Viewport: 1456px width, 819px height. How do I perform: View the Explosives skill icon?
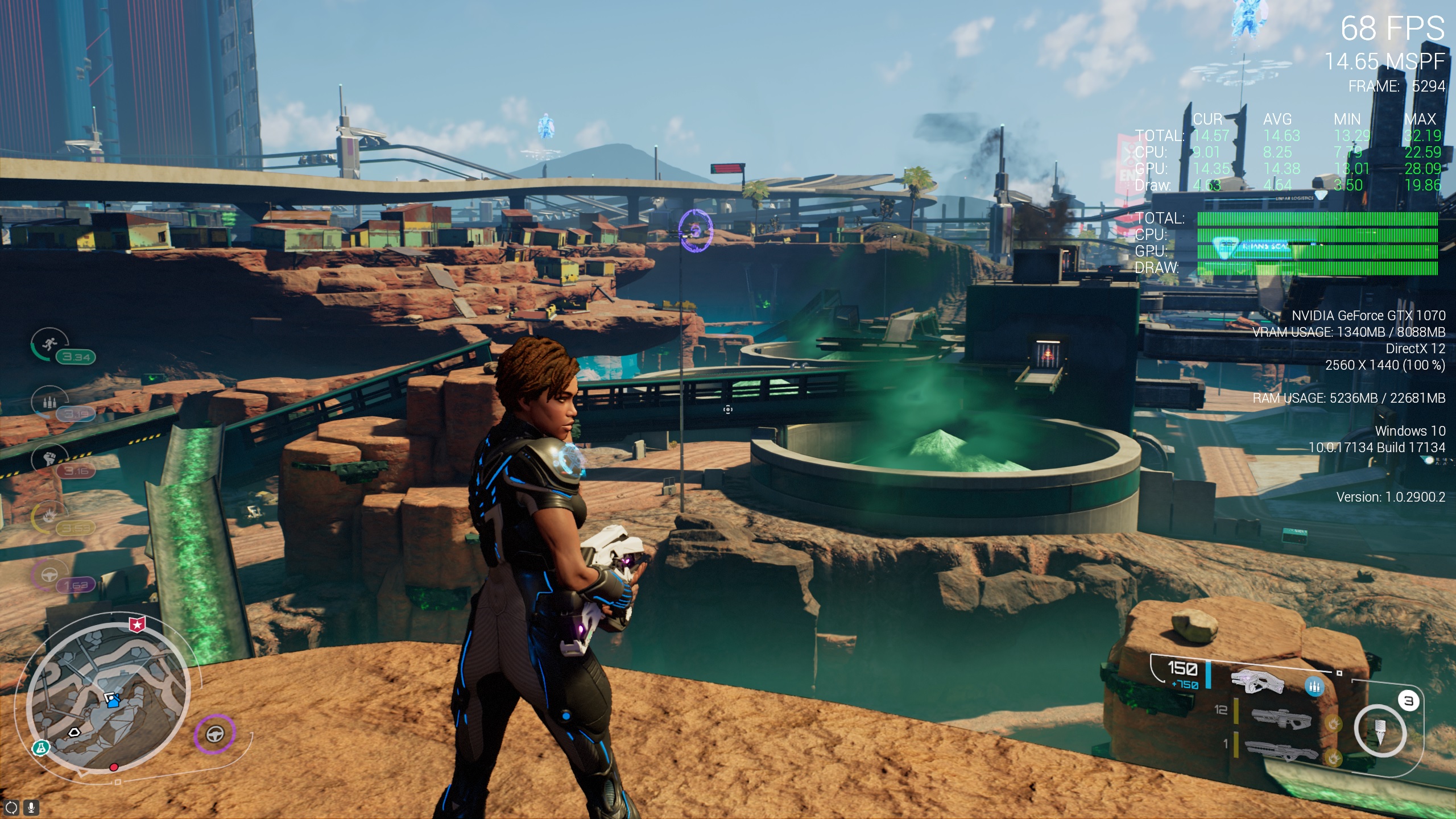[x=49, y=516]
